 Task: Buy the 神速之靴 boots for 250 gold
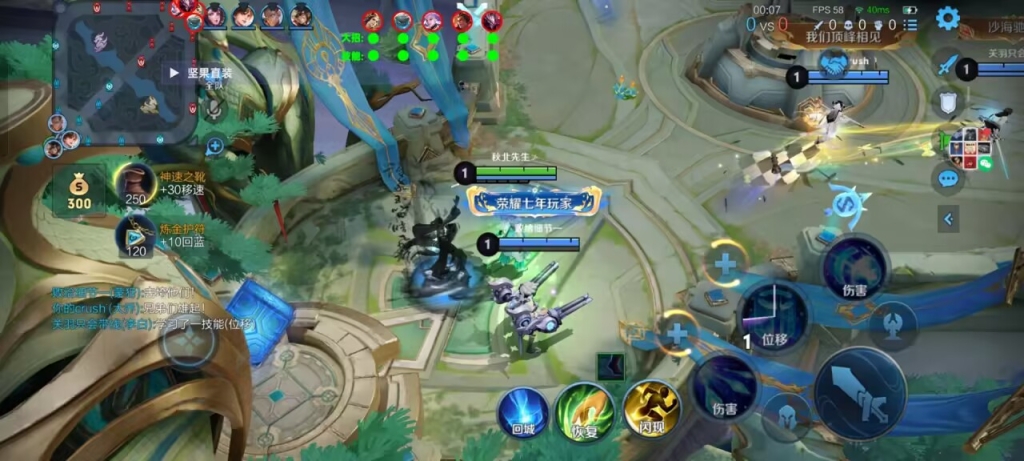[136, 184]
